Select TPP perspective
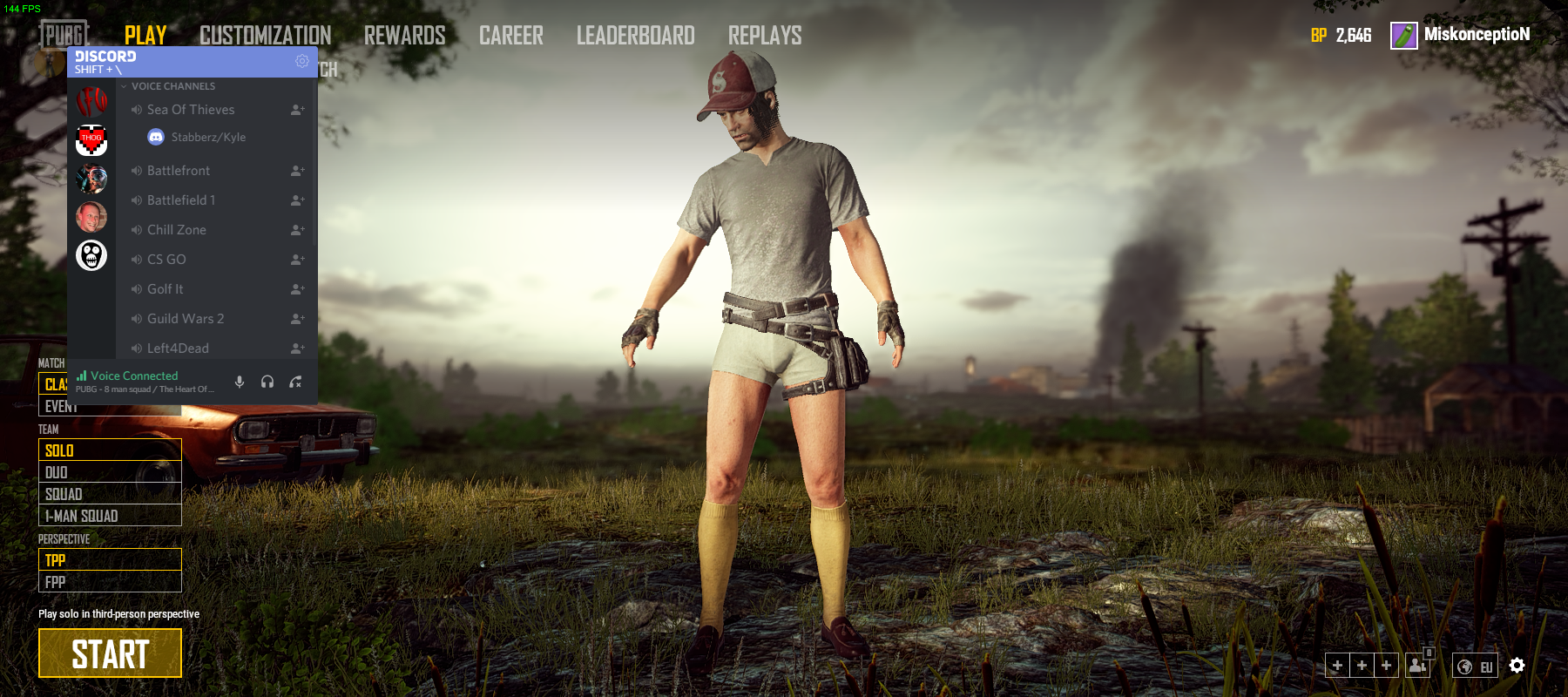 pyautogui.click(x=110, y=559)
